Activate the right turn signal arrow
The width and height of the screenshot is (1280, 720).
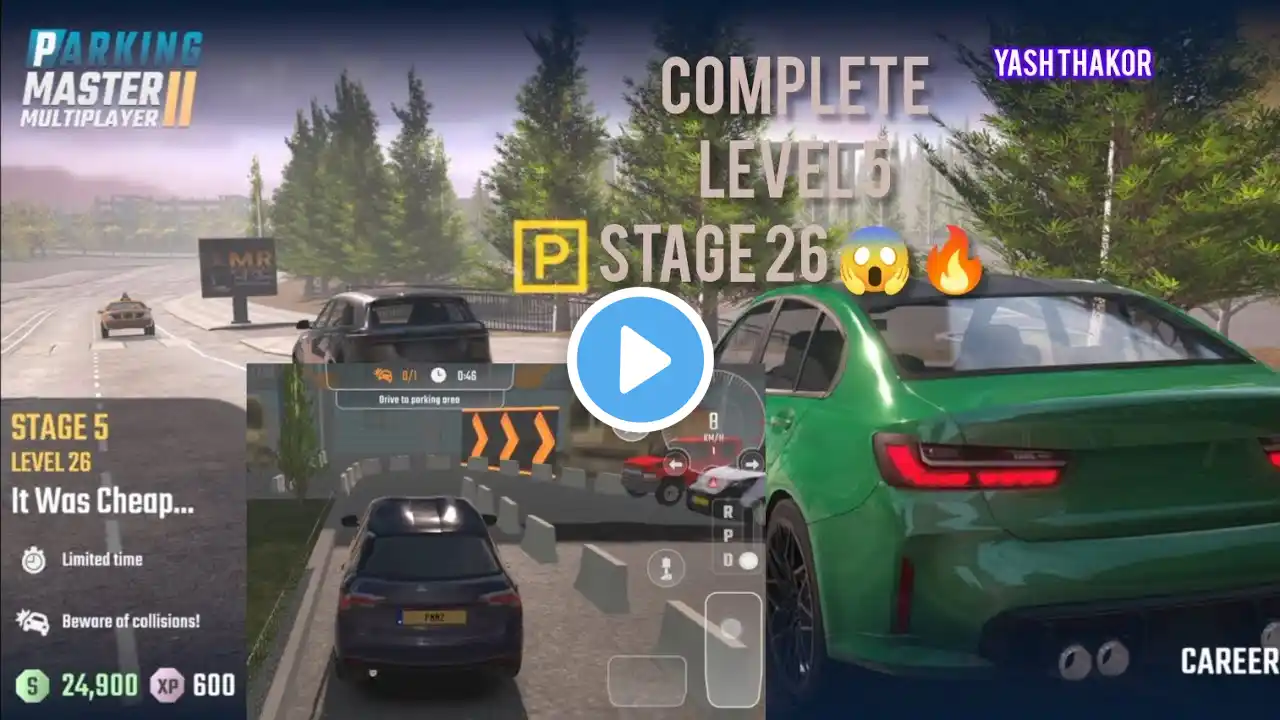point(752,464)
